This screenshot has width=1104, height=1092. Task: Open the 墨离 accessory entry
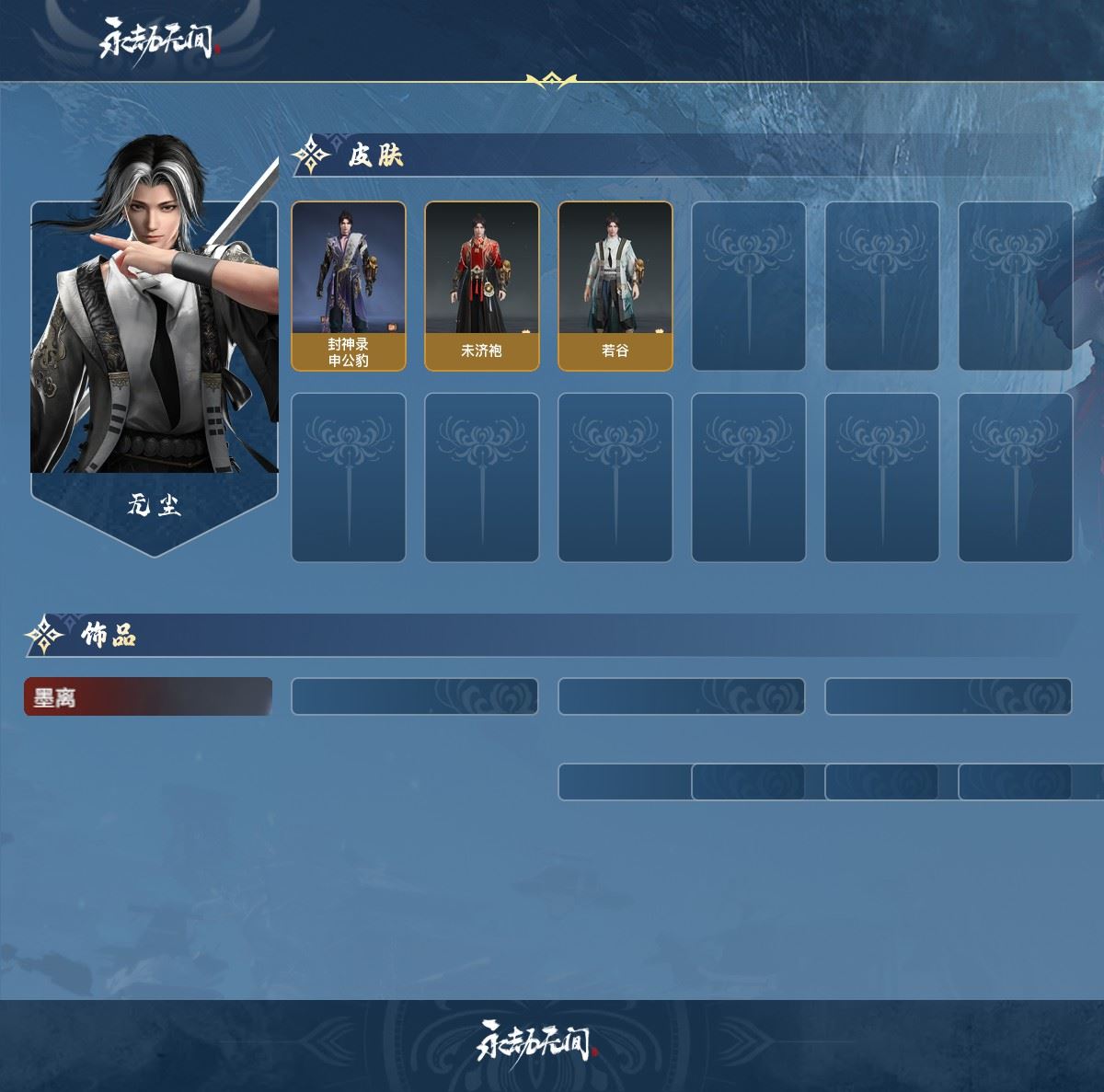pyautogui.click(x=147, y=697)
